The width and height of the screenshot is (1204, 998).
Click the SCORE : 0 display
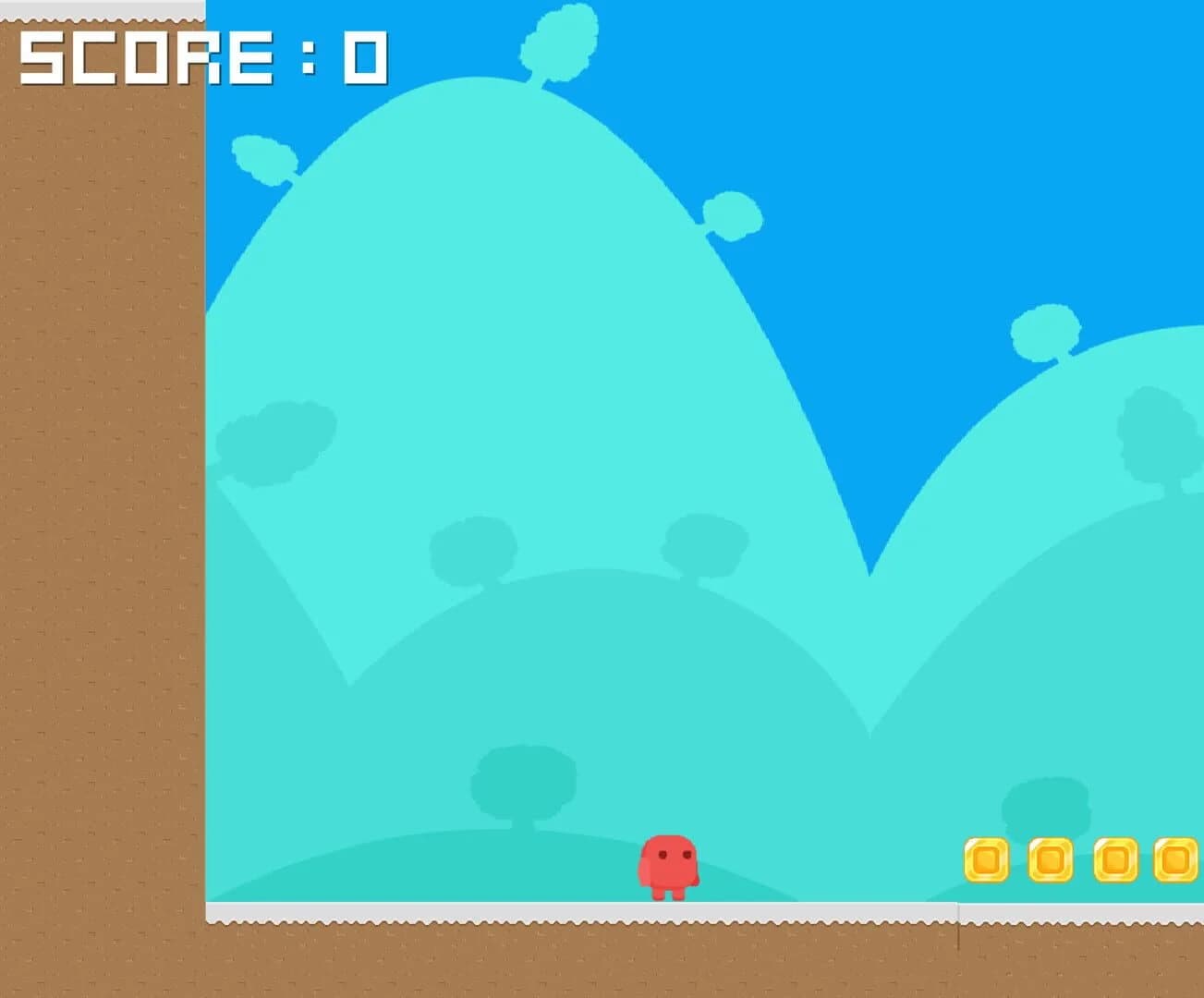pos(199,57)
